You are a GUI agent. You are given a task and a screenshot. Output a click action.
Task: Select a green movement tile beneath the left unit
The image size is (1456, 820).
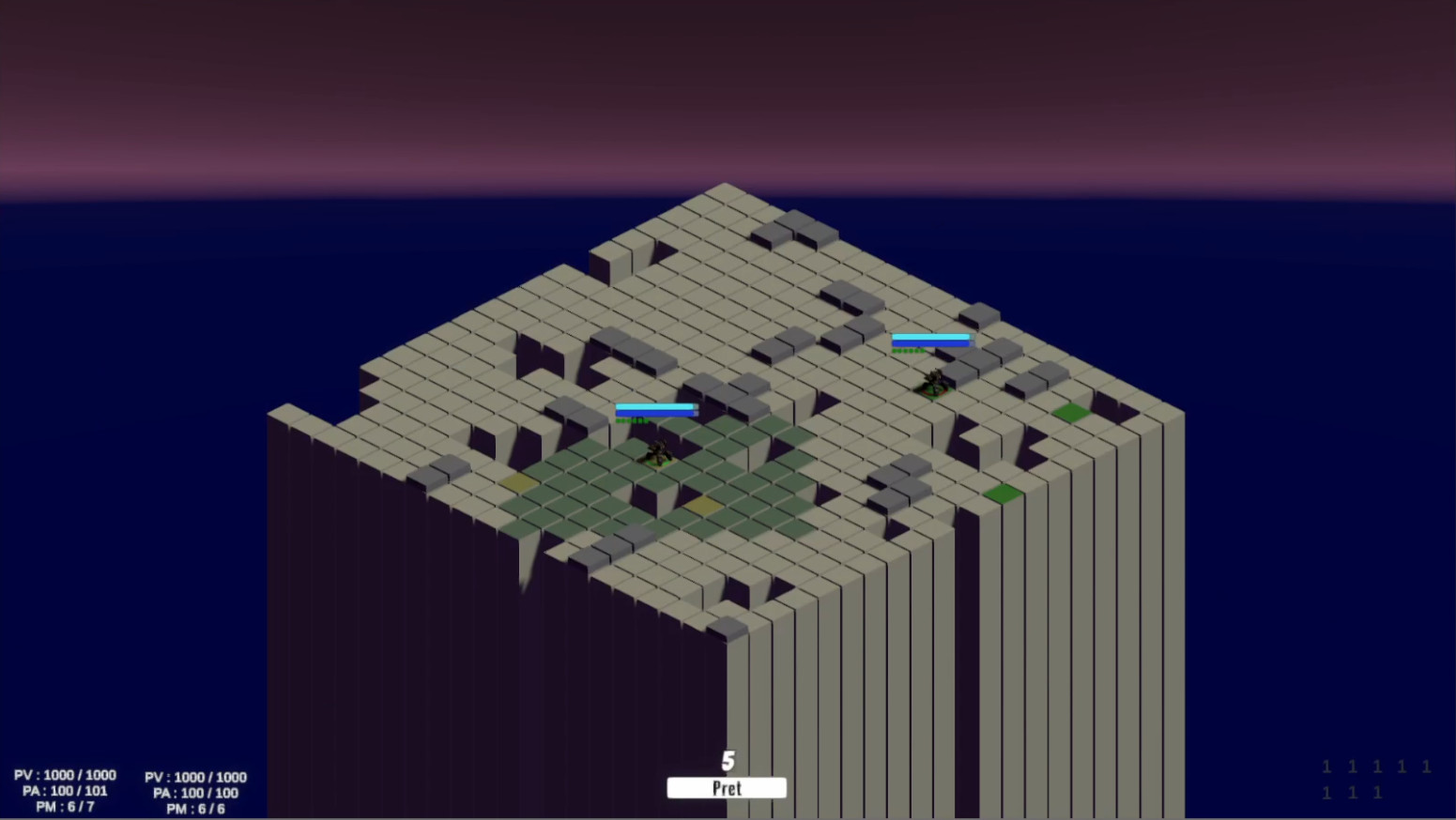click(657, 478)
